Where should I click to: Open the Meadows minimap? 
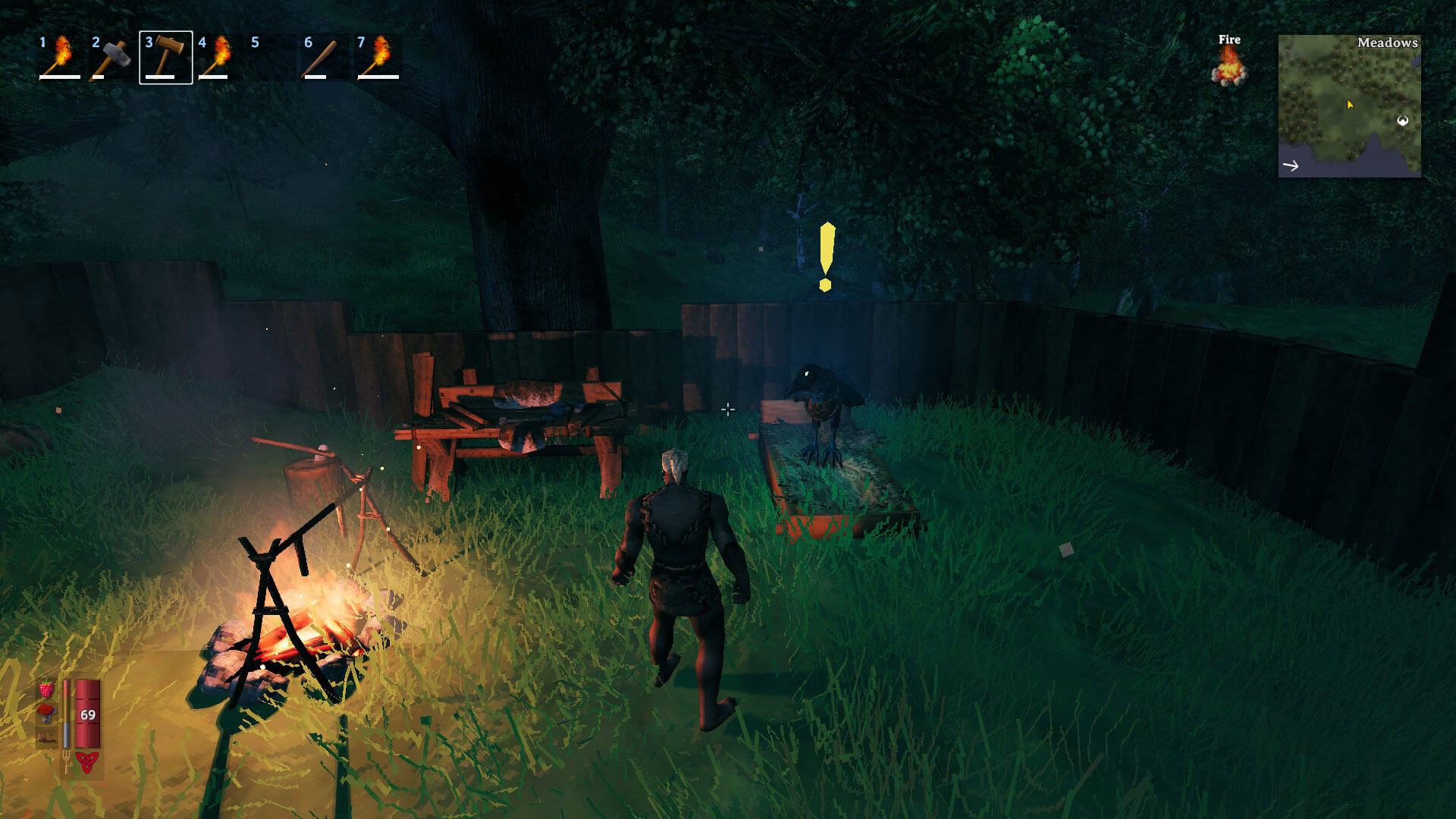click(1349, 106)
